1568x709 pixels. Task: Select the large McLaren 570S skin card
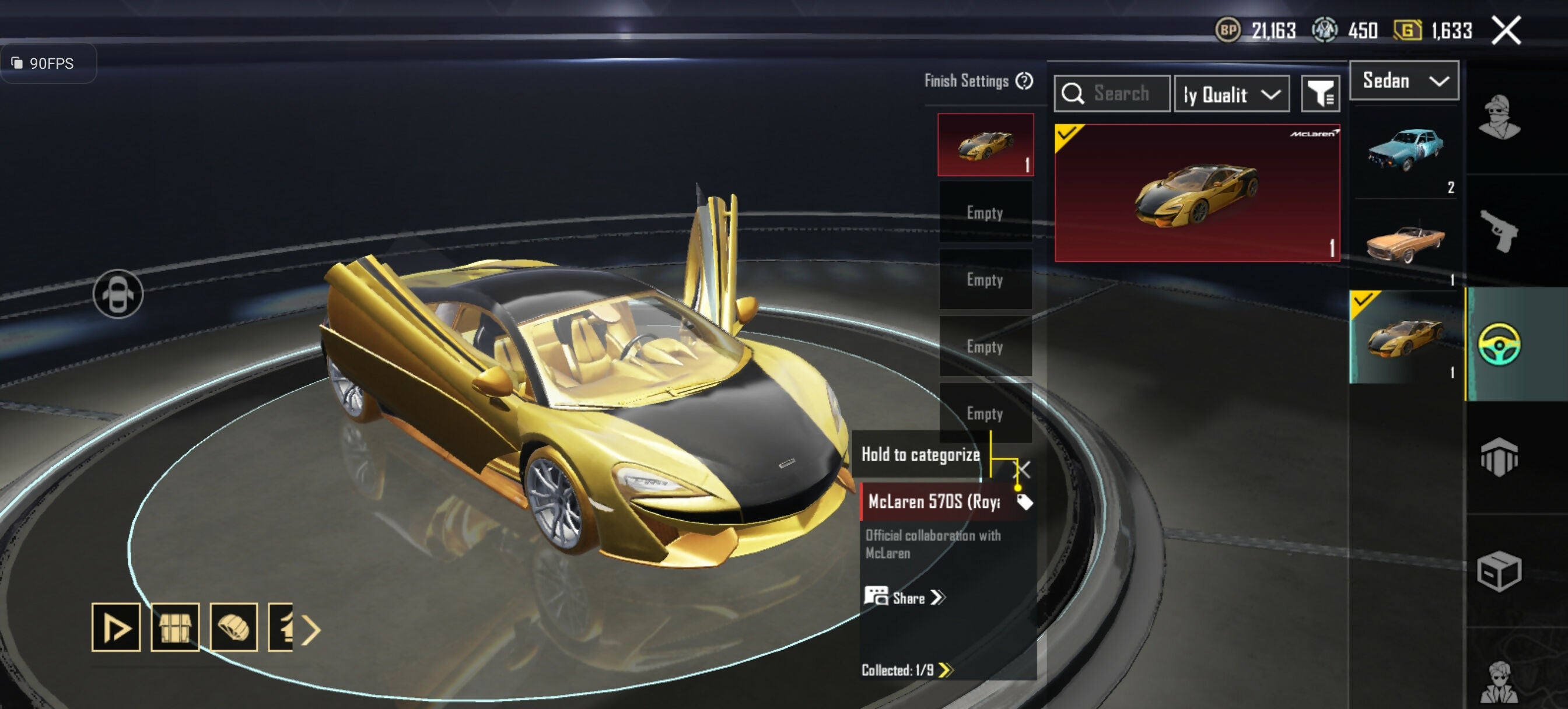coord(1196,193)
